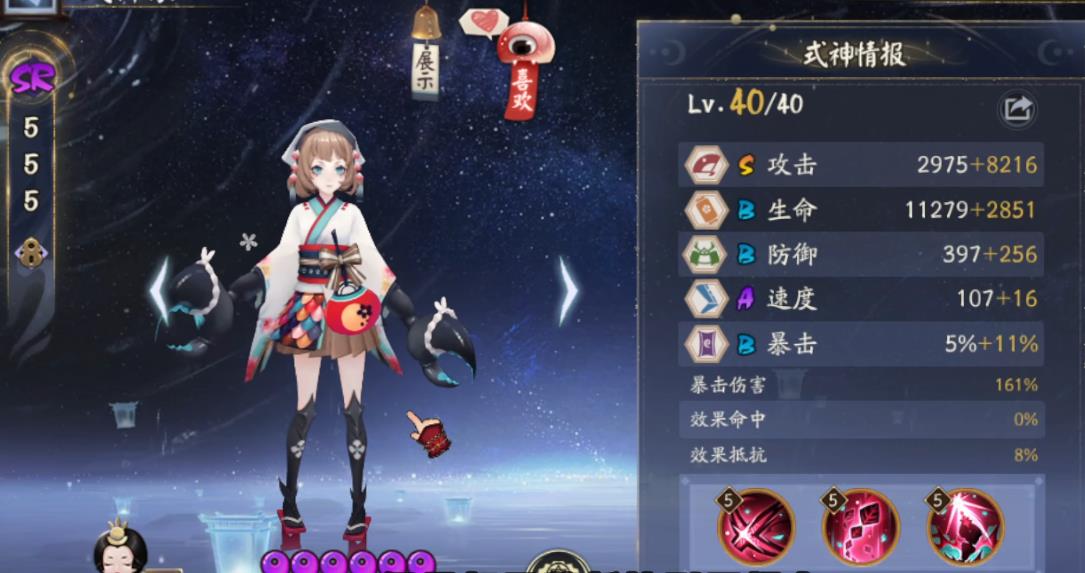
Task: Show the previous shikigami with the left arrow
Action: point(160,291)
